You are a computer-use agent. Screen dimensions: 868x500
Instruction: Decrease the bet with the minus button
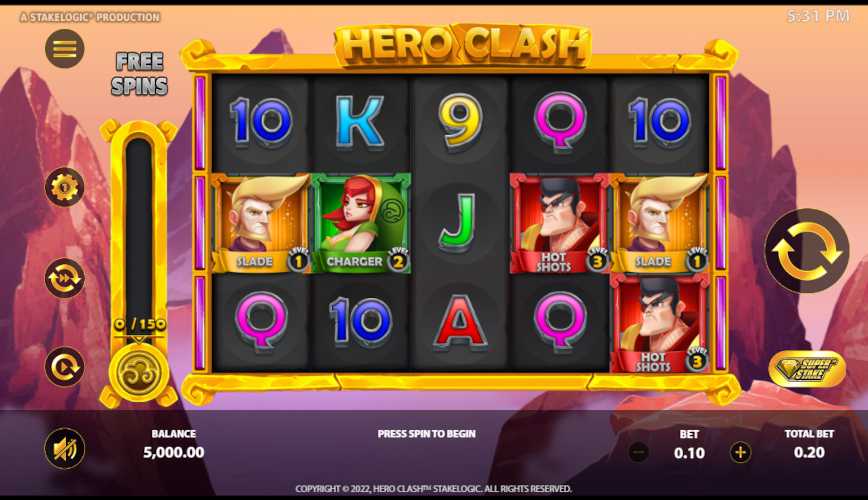point(639,452)
